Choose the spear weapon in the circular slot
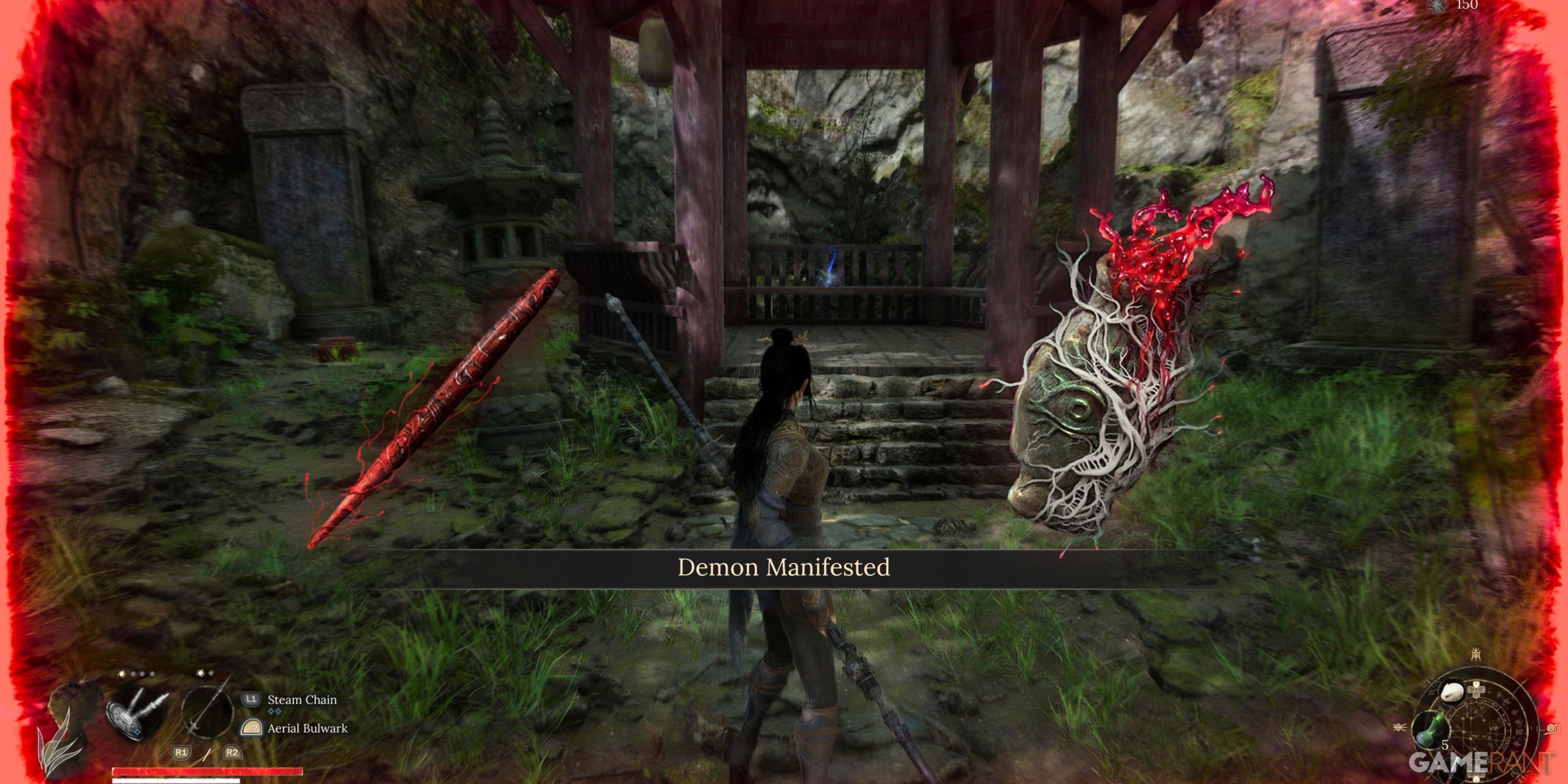 [208, 710]
